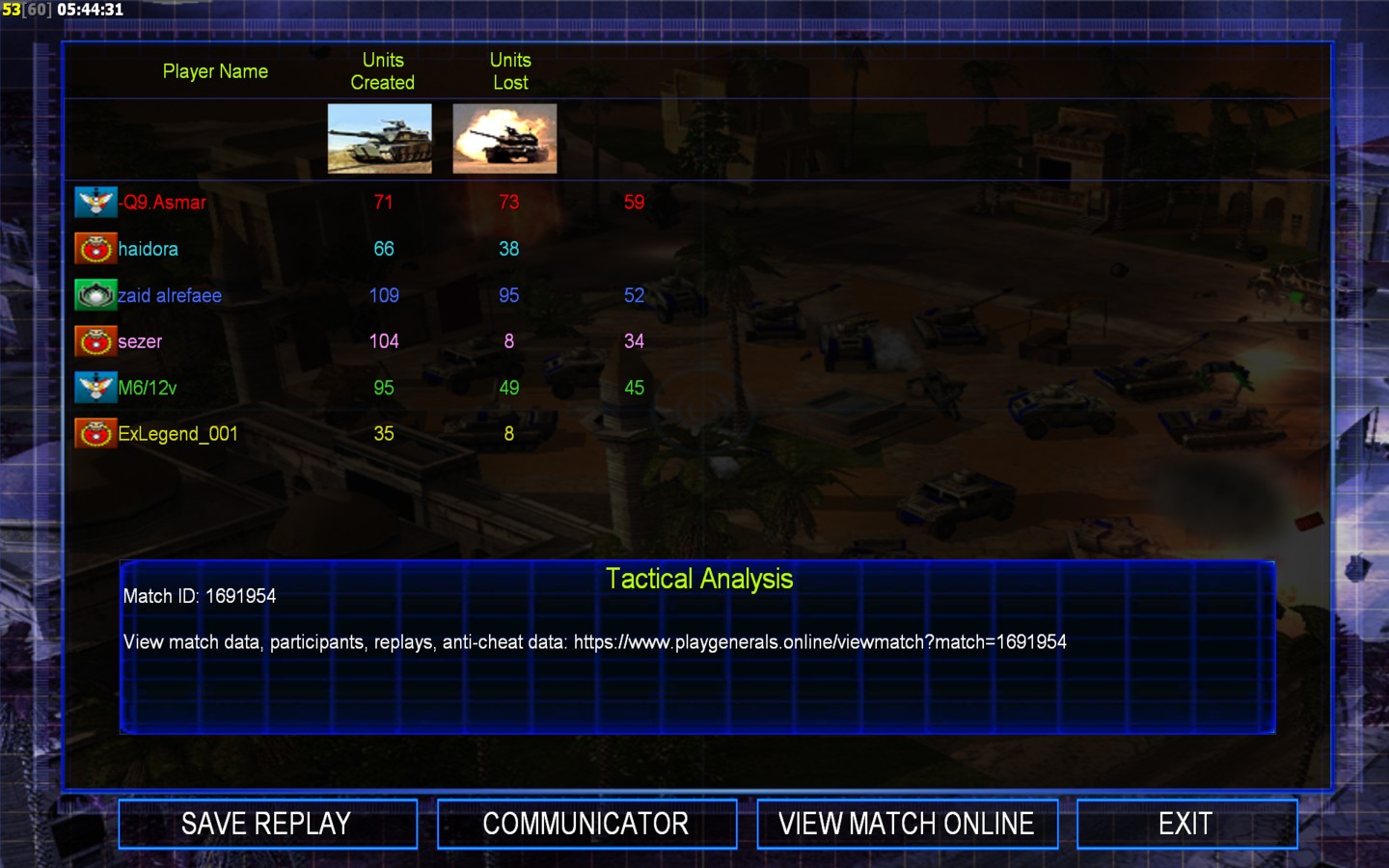Save the match replay
The width and height of the screenshot is (1389, 868).
tap(267, 824)
